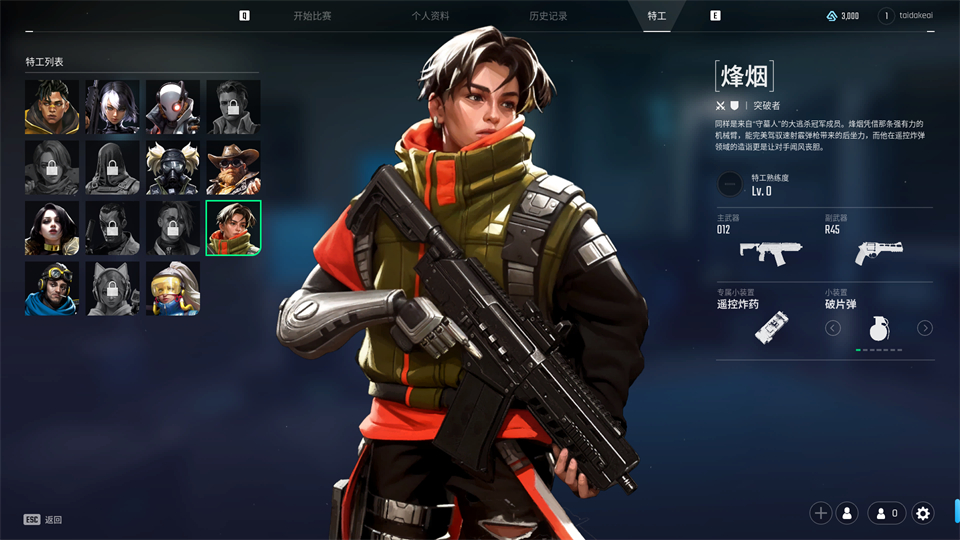Open the 开始比赛 (Start Match) tab
This screenshot has height=540, width=960.
click(312, 16)
